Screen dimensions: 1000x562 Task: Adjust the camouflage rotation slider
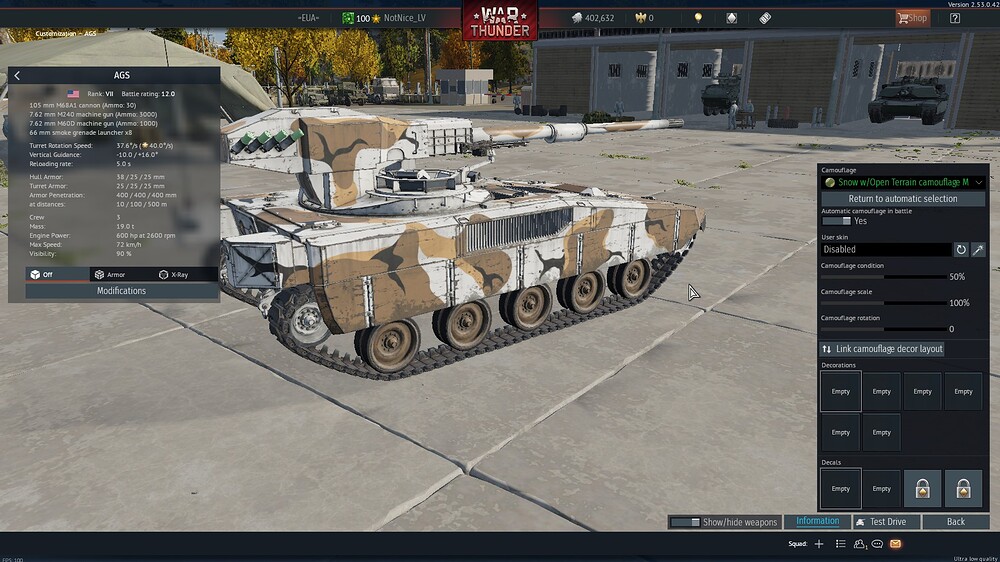click(x=882, y=329)
